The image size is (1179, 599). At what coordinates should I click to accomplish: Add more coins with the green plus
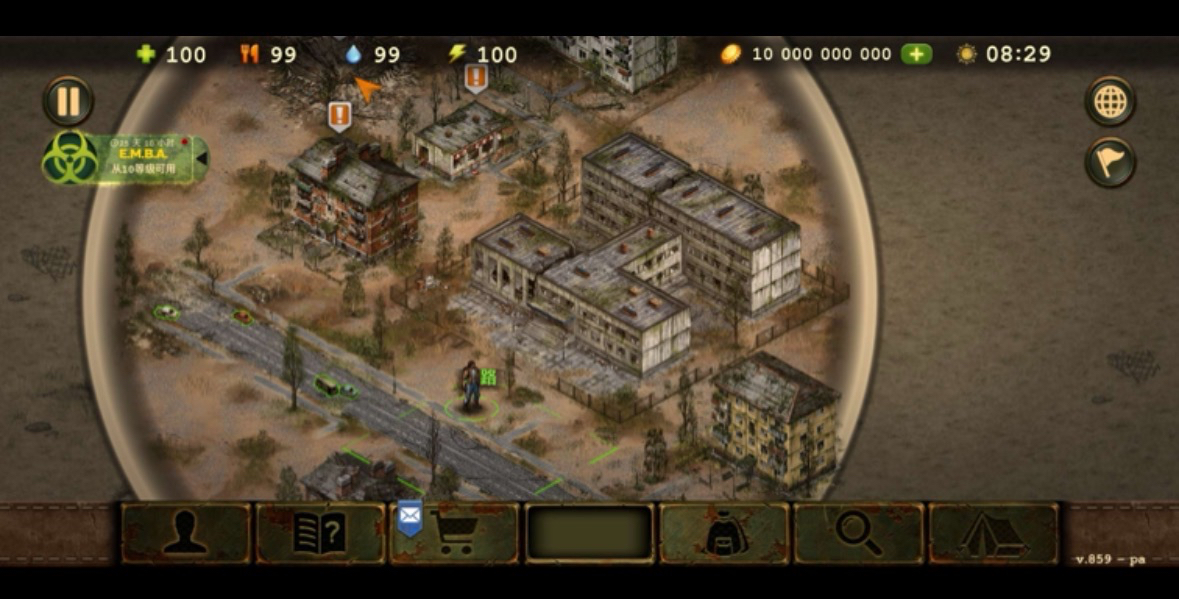point(916,54)
